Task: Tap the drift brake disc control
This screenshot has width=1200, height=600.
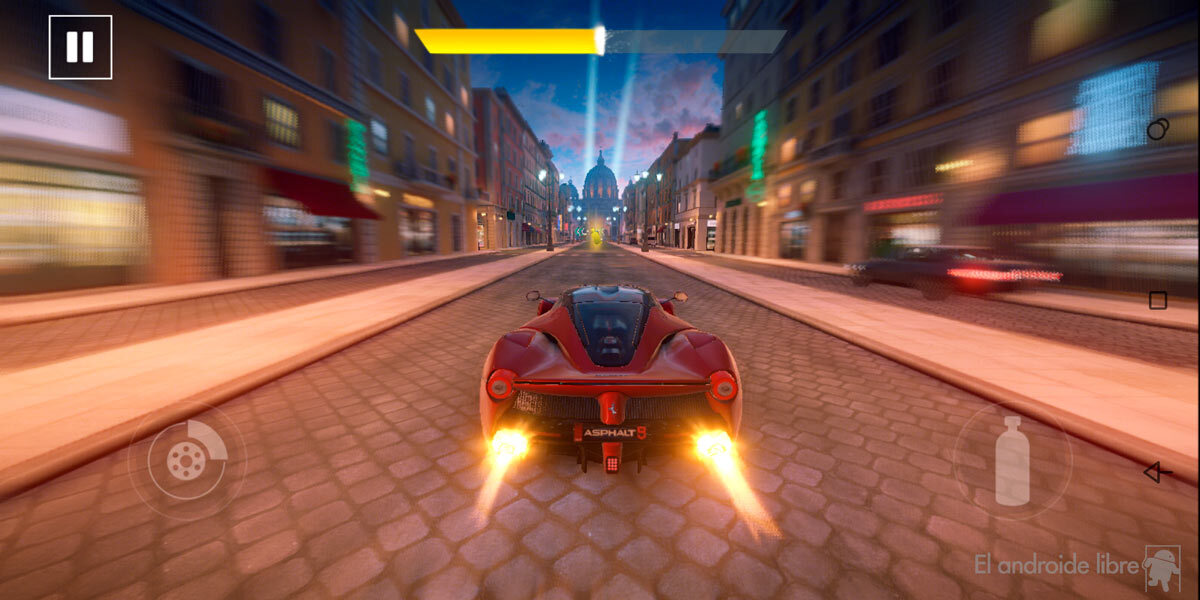Action: pos(187,461)
